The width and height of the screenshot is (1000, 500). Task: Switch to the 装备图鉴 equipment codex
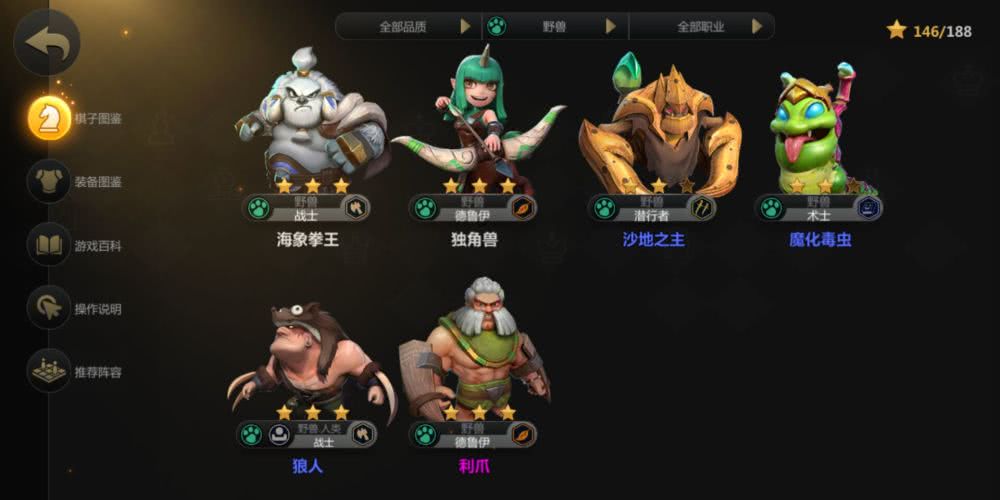(50, 182)
